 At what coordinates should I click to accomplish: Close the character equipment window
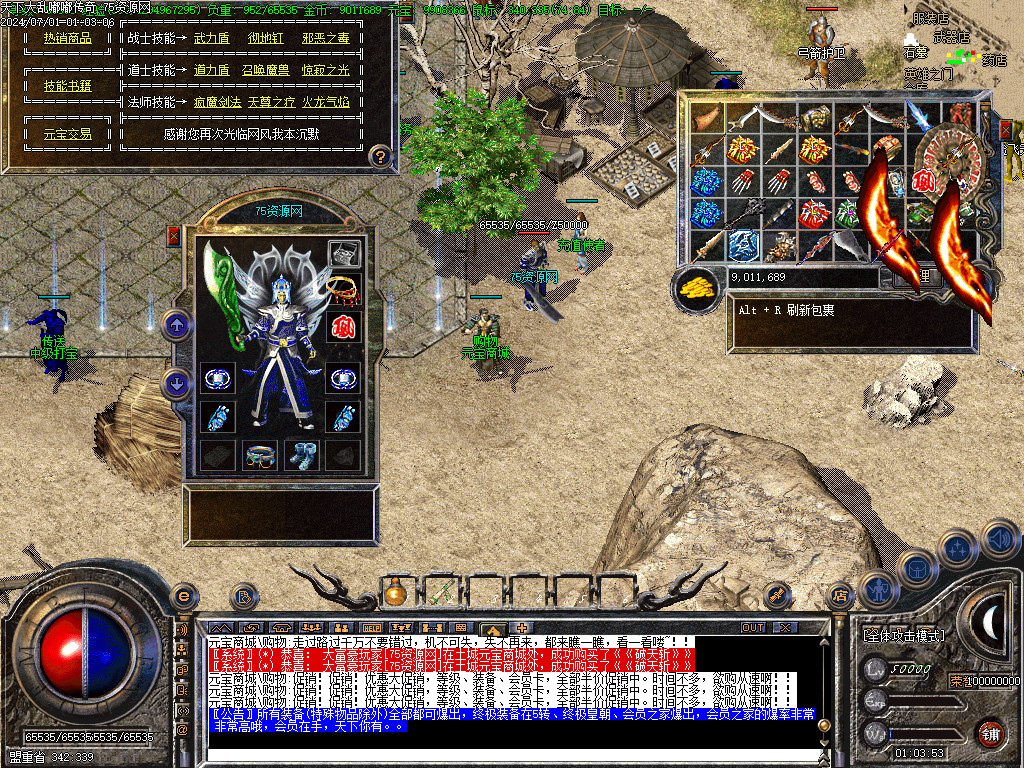coord(174,236)
